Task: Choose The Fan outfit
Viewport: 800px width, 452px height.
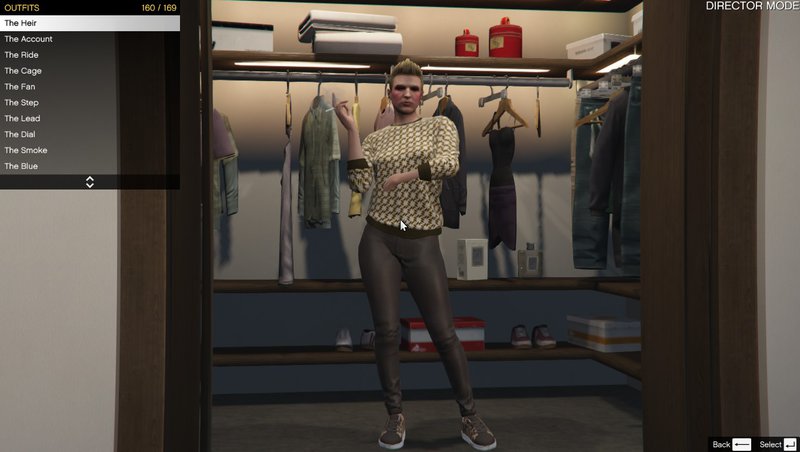Action: pyautogui.click(x=89, y=87)
